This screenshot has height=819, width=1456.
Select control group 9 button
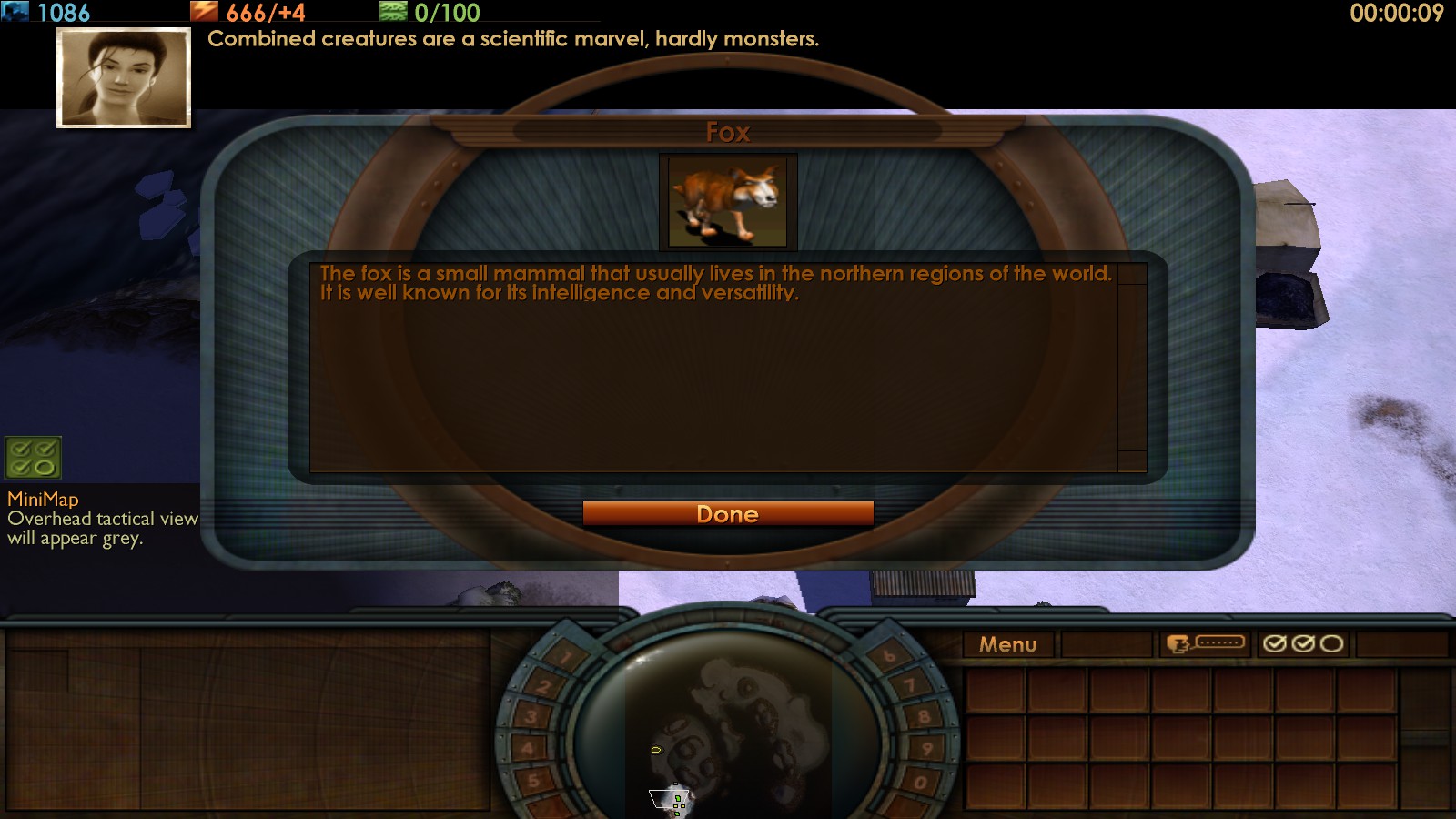[927, 749]
